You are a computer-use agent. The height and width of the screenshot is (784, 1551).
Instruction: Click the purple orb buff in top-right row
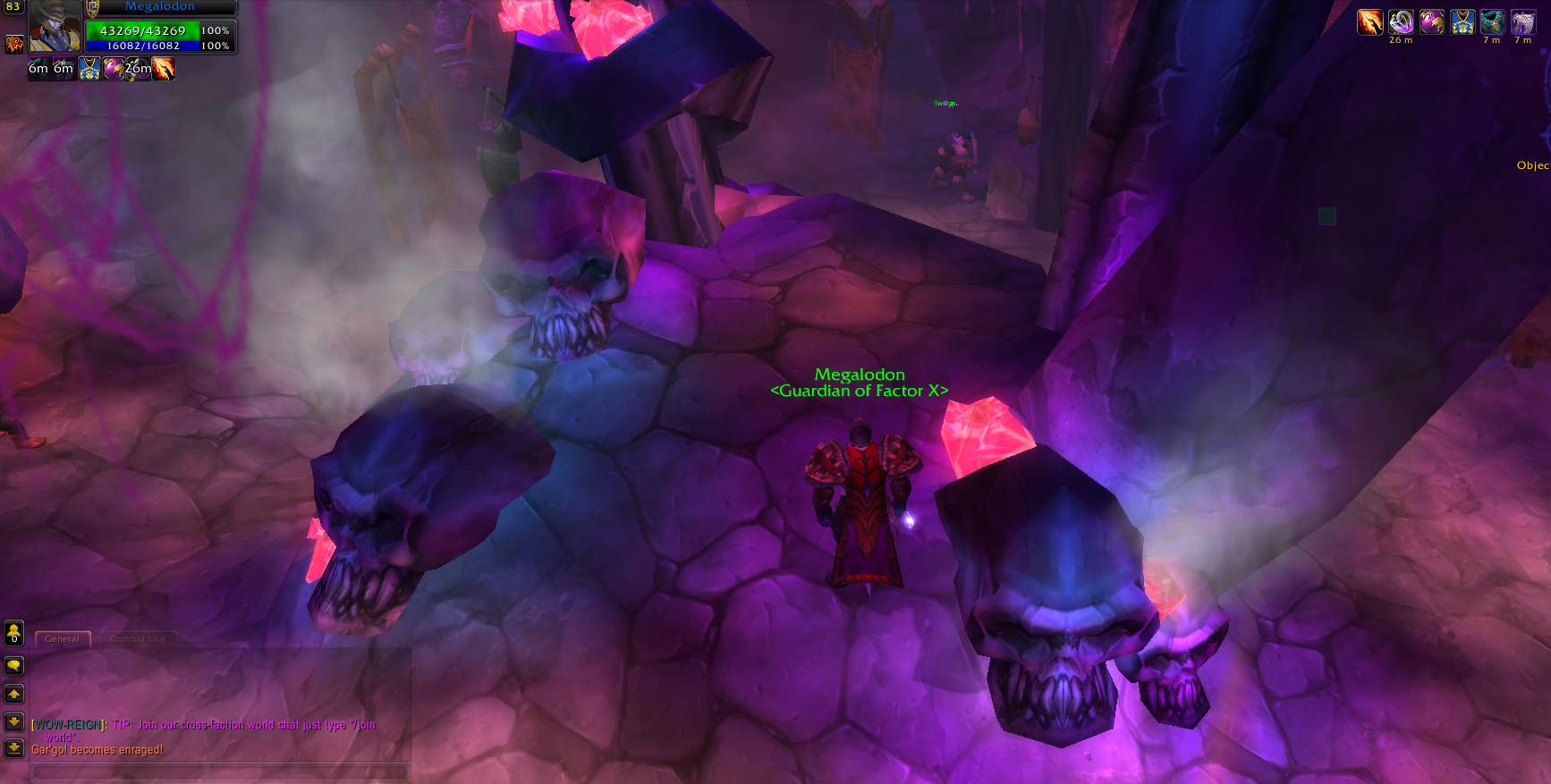(x=1431, y=21)
